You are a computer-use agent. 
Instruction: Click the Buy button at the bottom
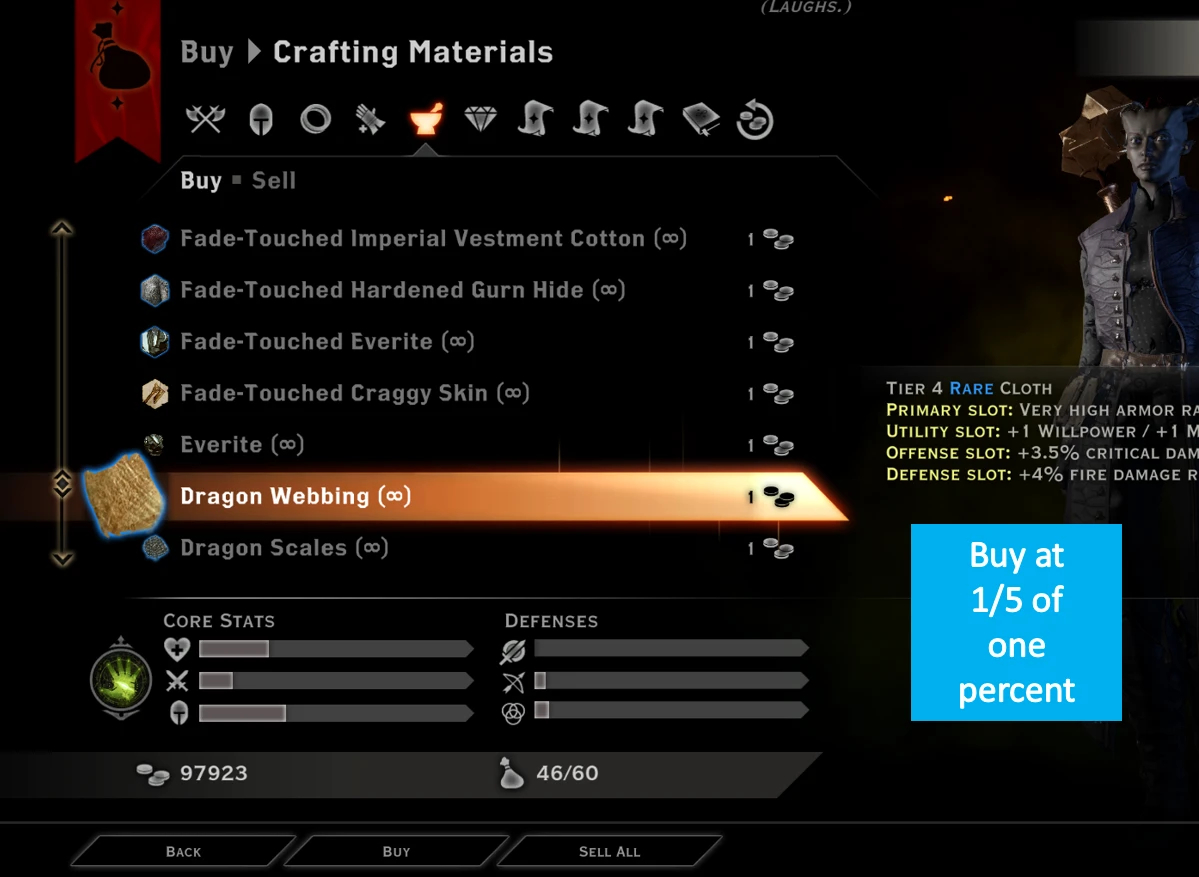(x=396, y=851)
